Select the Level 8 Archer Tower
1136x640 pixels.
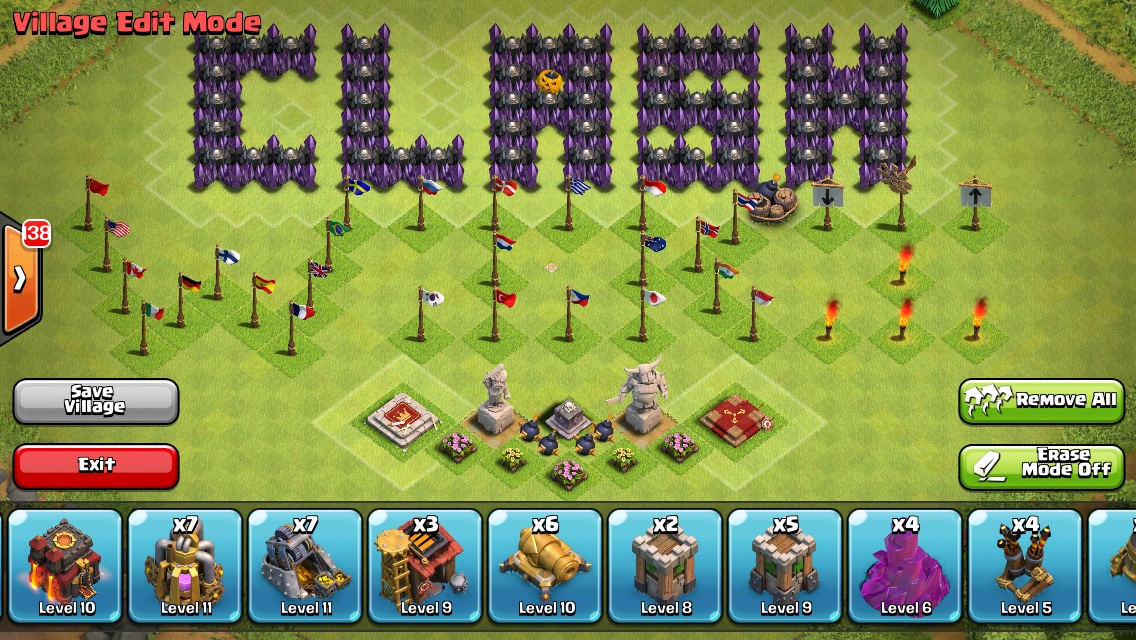coord(666,565)
